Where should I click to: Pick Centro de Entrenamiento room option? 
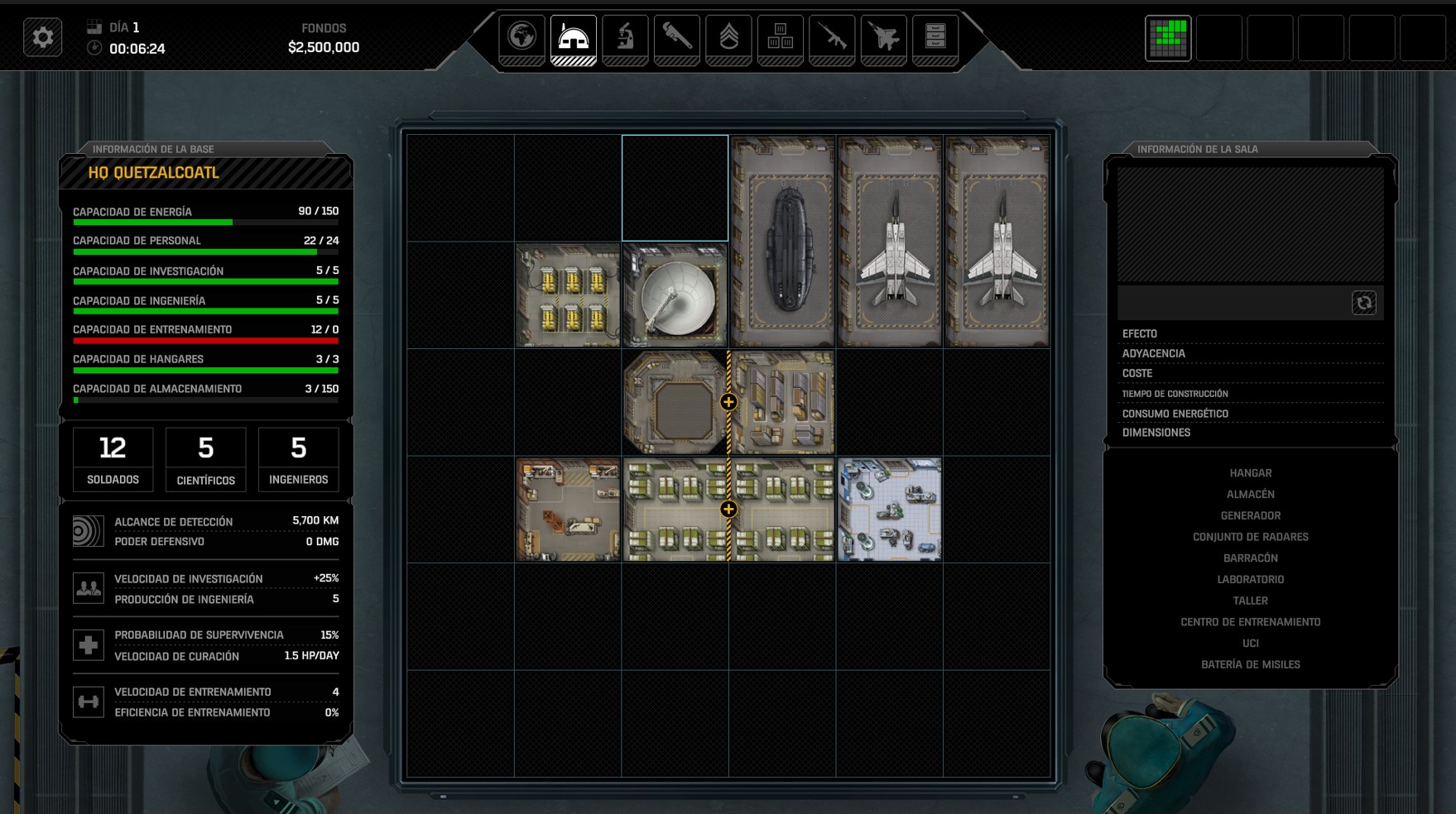tap(1250, 622)
